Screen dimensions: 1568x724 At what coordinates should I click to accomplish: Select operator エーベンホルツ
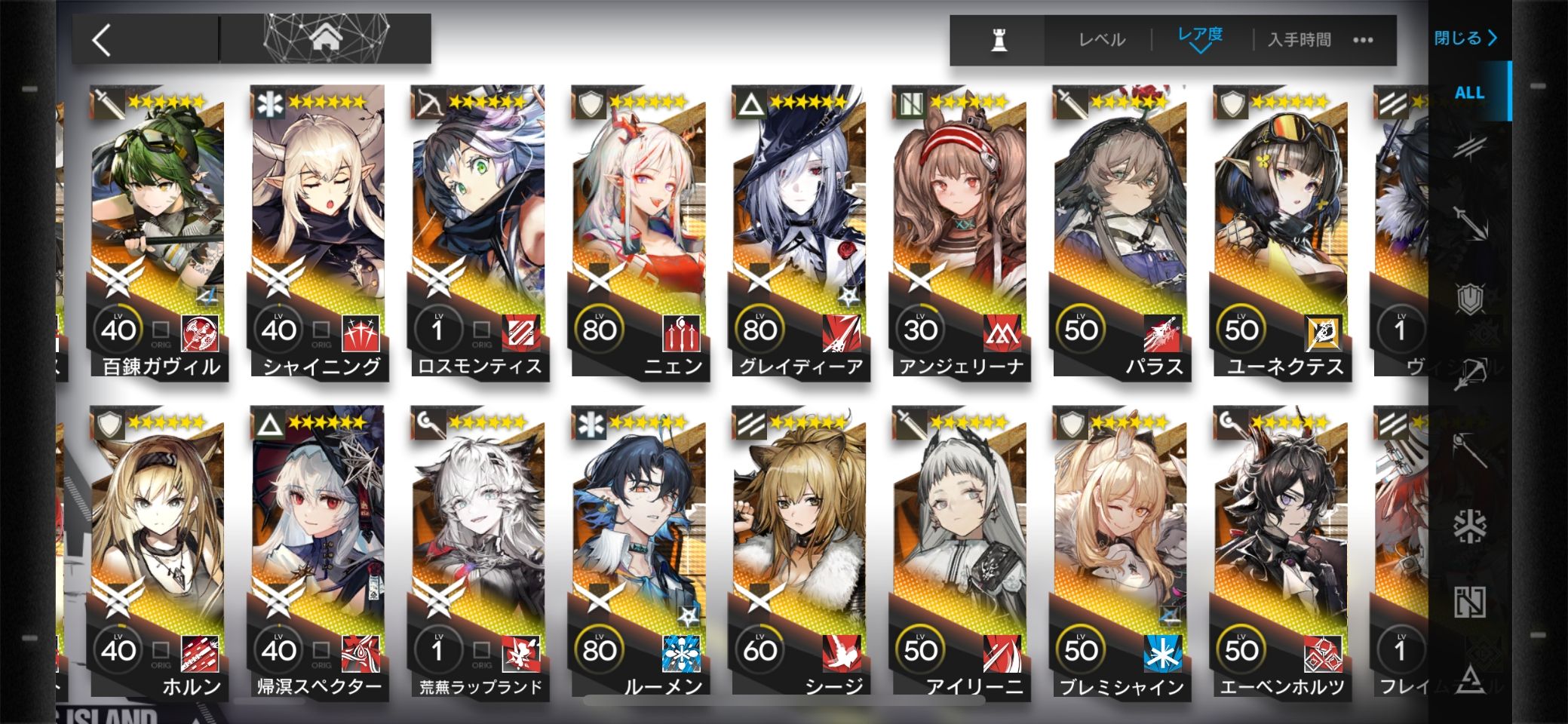[1281, 554]
